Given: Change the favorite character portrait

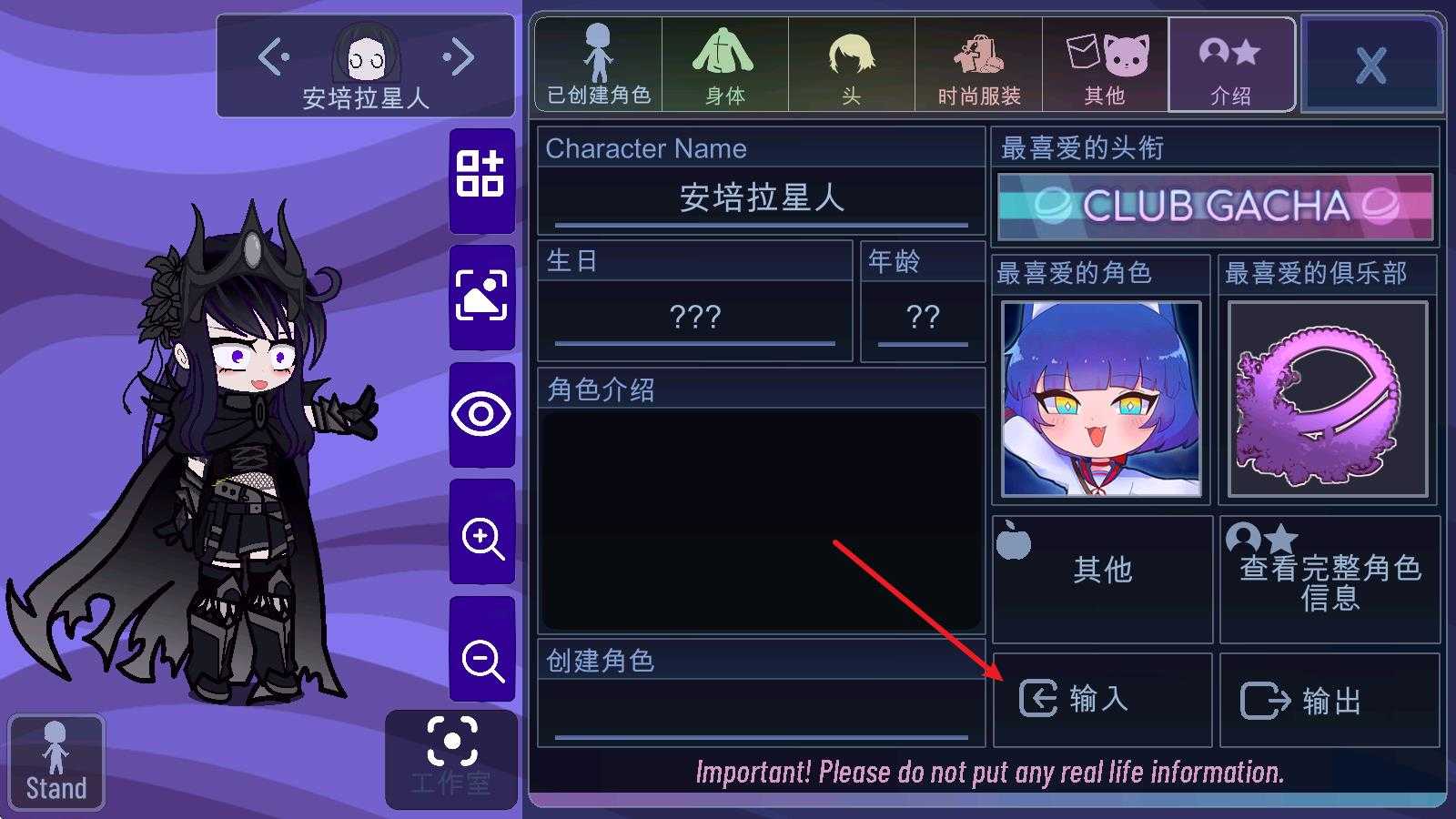Looking at the screenshot, I should coord(1101,399).
